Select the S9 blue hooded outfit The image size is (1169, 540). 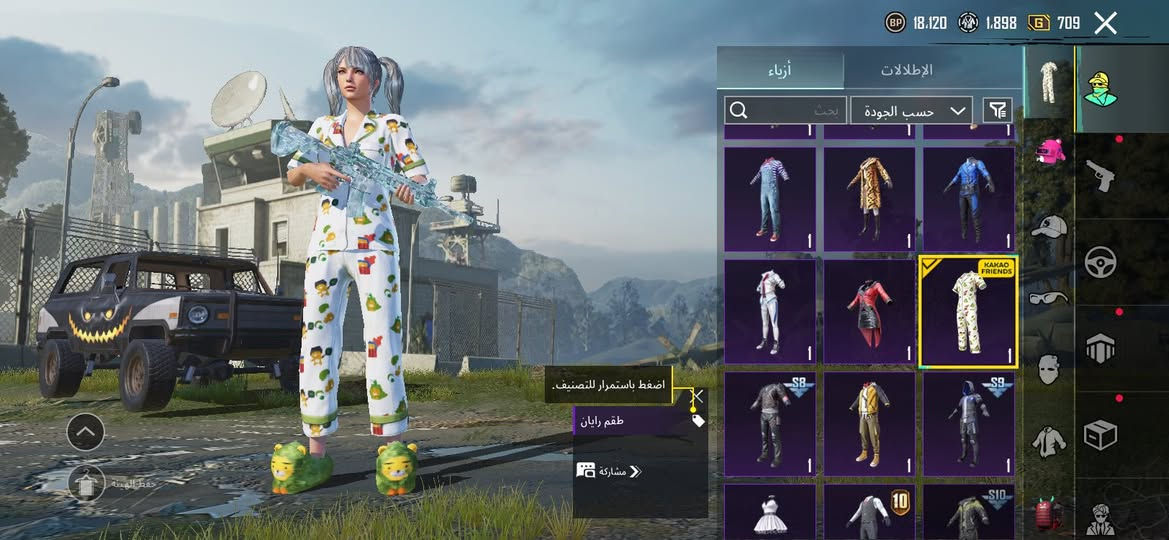(x=967, y=424)
